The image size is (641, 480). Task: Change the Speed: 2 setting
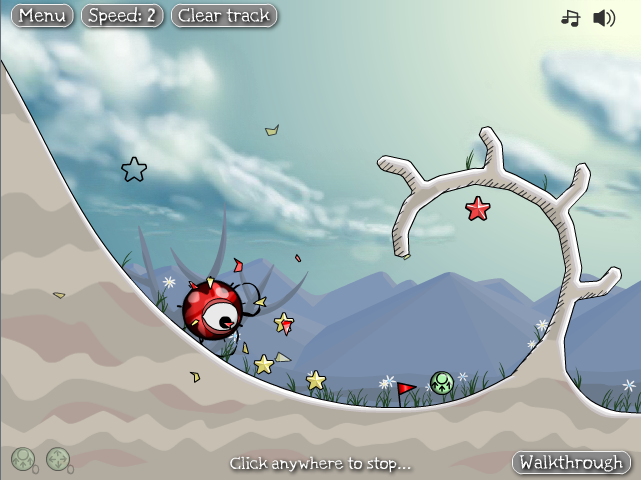[123, 16]
